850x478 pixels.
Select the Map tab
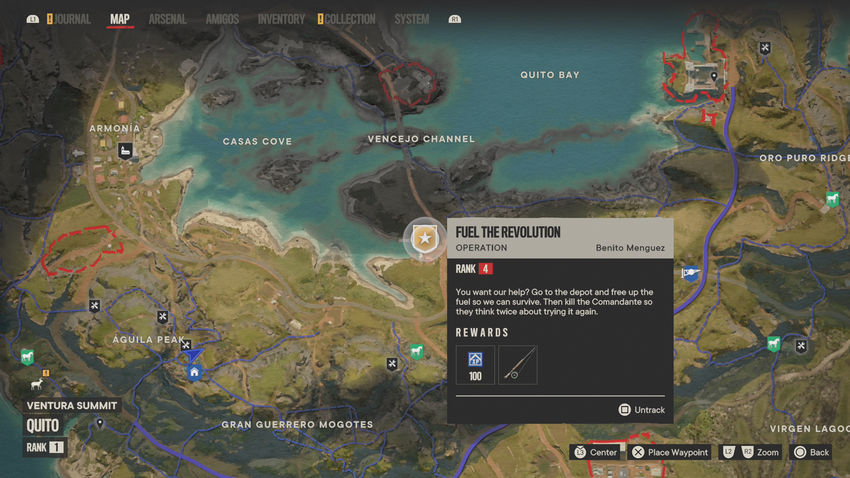pyautogui.click(x=119, y=19)
